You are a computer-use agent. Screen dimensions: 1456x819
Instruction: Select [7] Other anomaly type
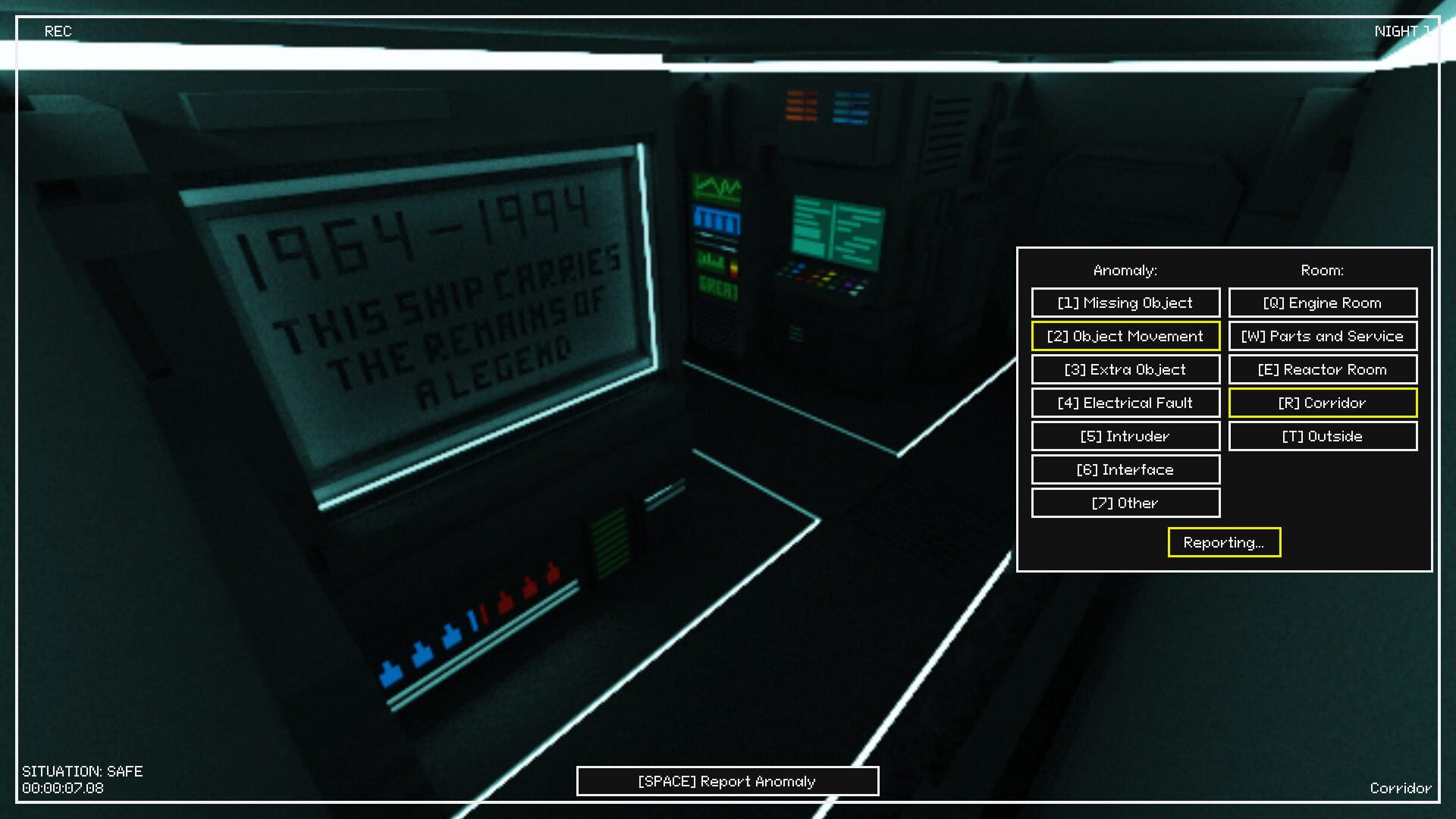[1125, 503]
